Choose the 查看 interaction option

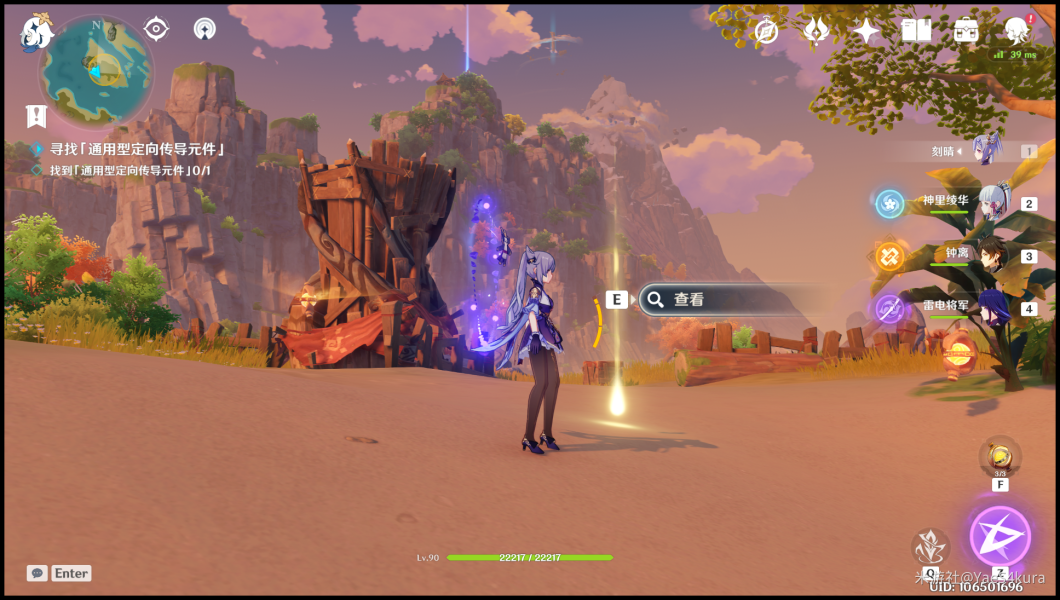tap(720, 299)
